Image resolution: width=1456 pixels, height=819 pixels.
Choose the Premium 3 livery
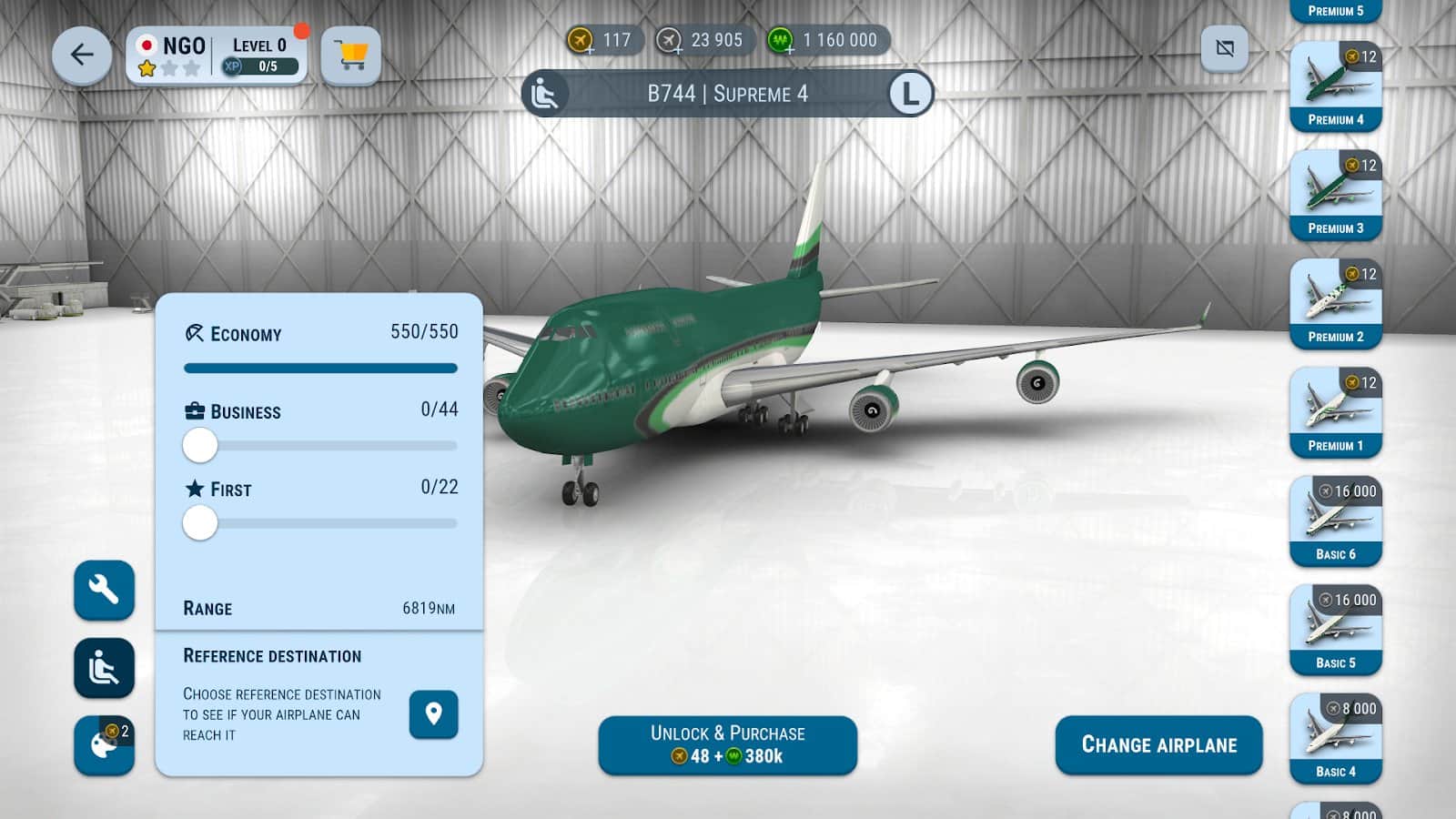tap(1335, 195)
